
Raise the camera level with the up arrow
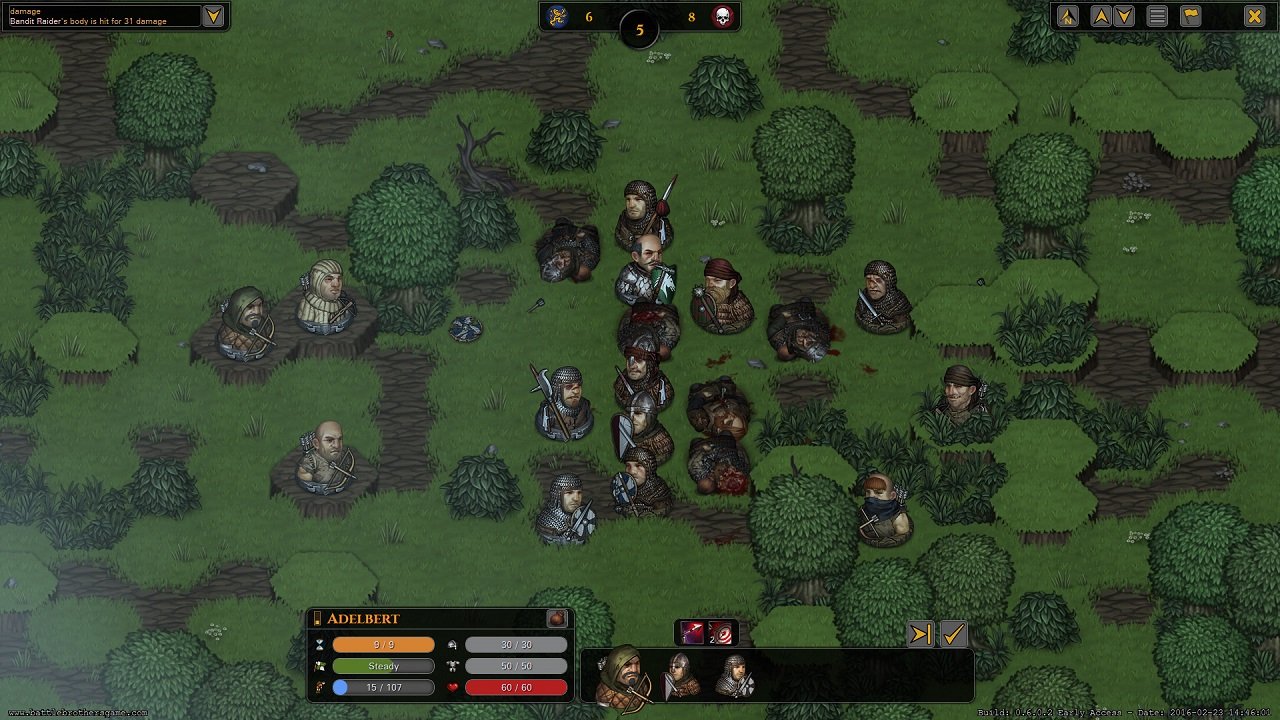point(1101,15)
